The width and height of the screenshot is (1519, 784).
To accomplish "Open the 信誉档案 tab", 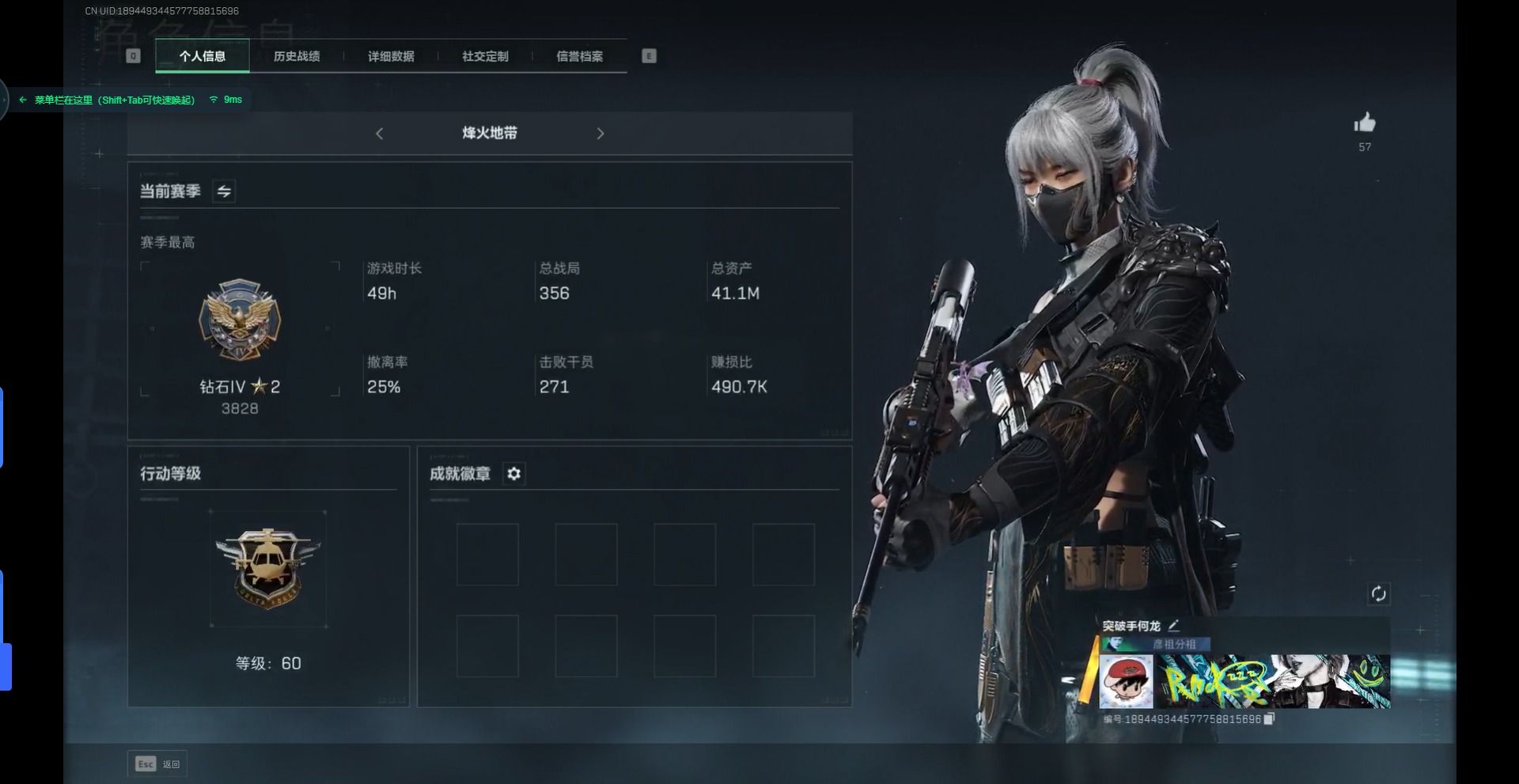I will [x=579, y=56].
